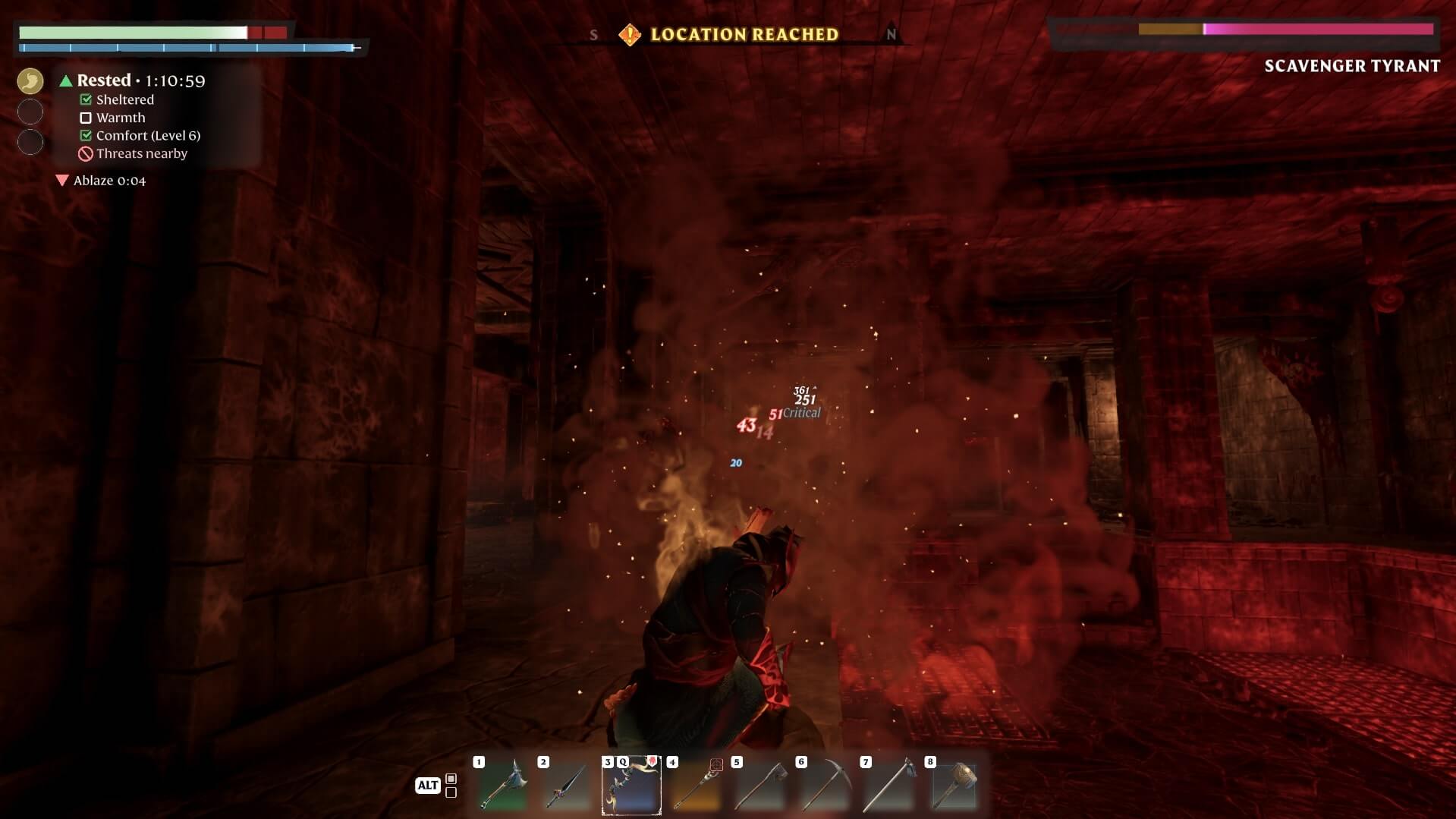Click the green Rested buff arrow

[x=64, y=80]
